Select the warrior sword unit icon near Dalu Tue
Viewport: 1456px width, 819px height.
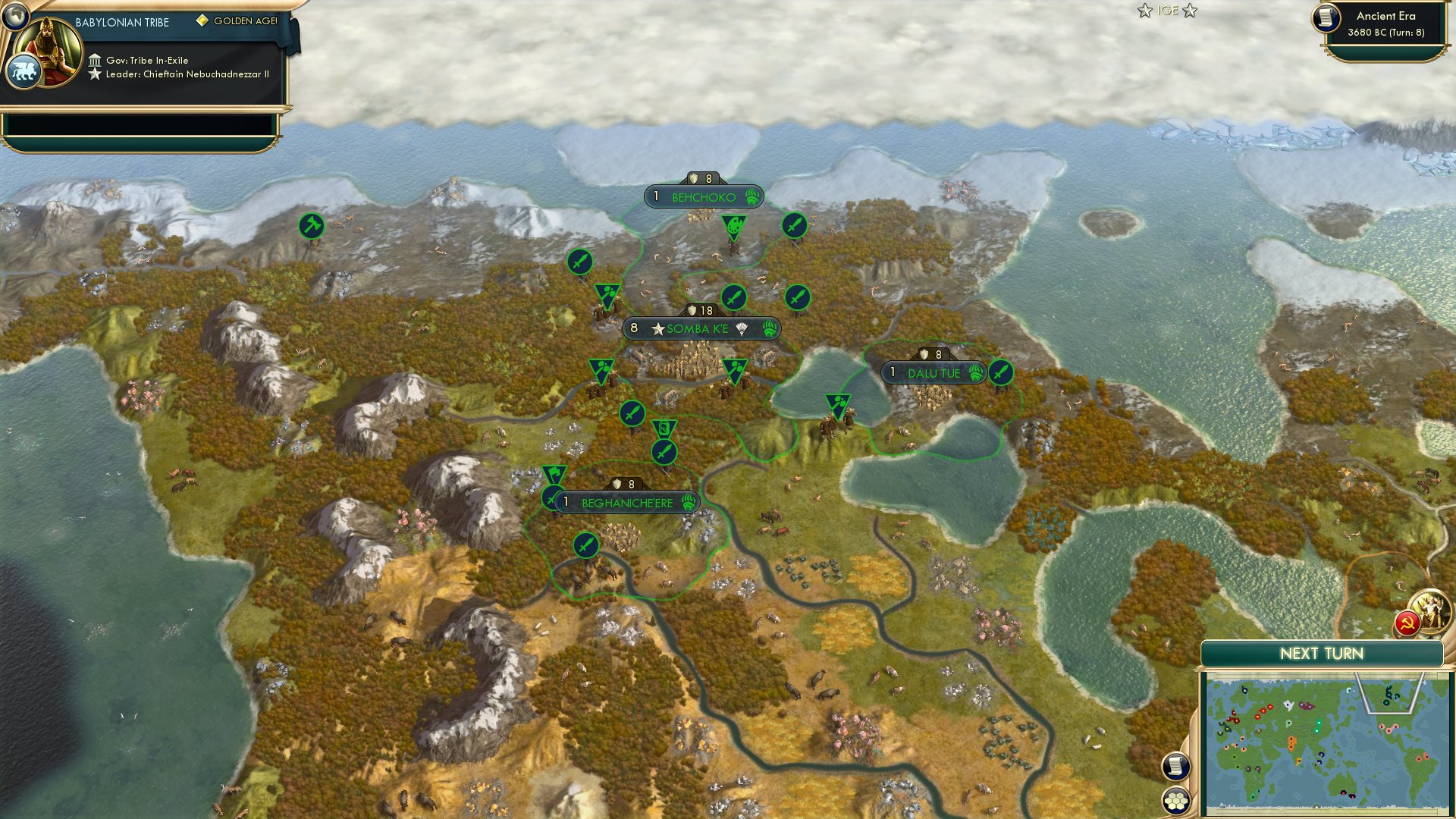[999, 373]
